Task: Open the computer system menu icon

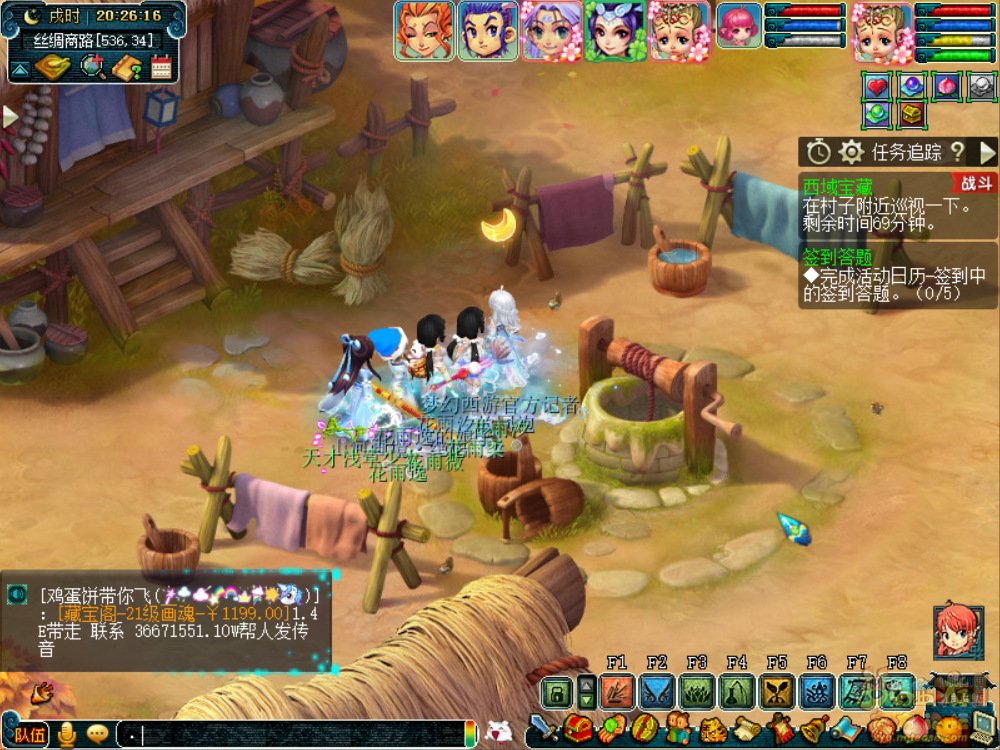Action: (x=983, y=727)
